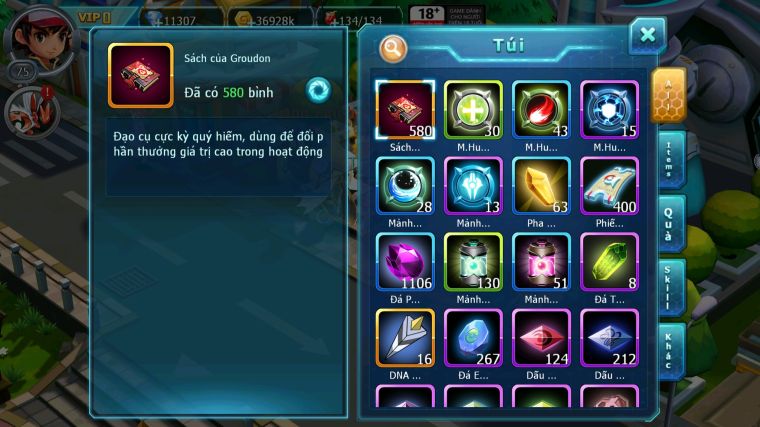The image size is (760, 427).
Task: Click the round blue swirl button beside item count
Action: pyautogui.click(x=318, y=90)
